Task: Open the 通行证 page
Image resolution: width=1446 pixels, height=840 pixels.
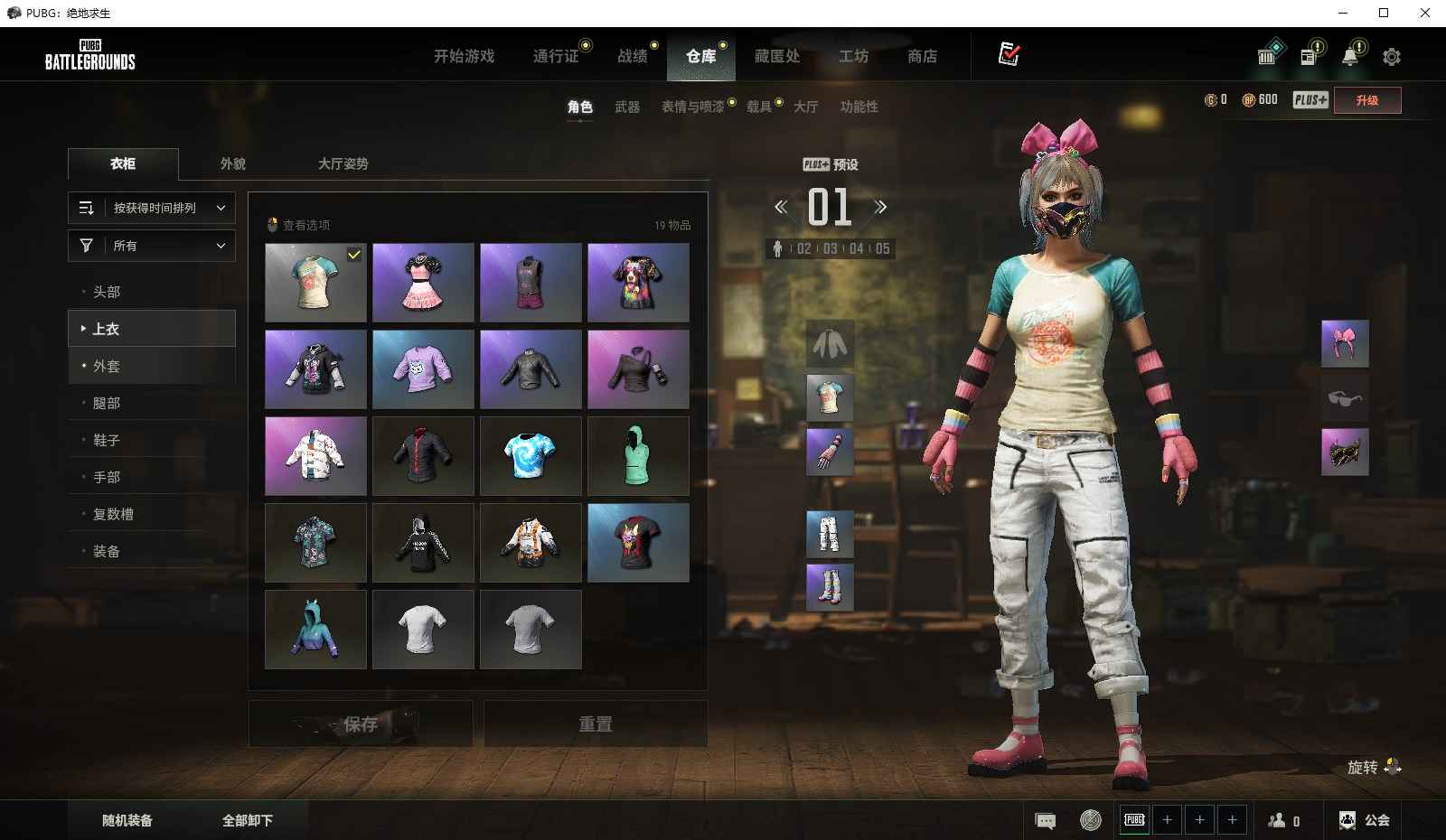Action: pyautogui.click(x=556, y=56)
